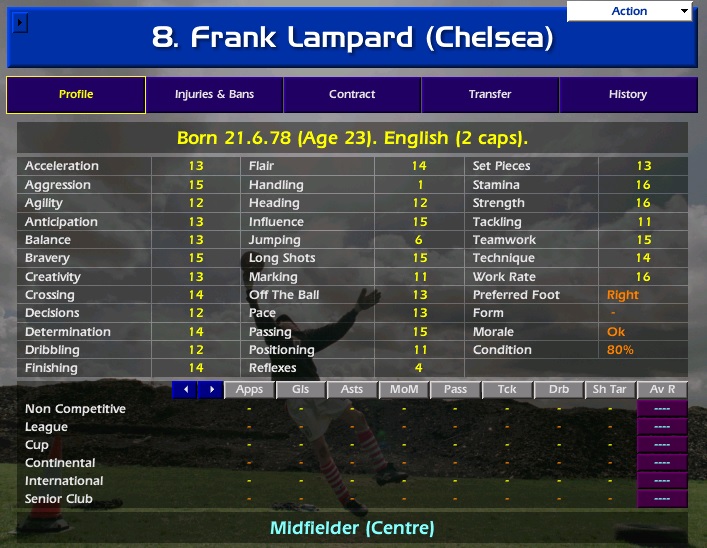Switch to the Profile tab

click(x=76, y=95)
